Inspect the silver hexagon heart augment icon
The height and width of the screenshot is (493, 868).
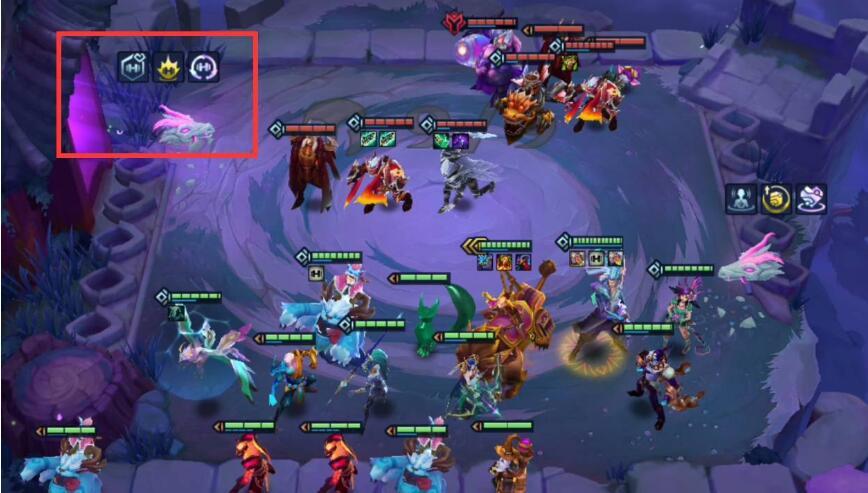pyautogui.click(x=134, y=67)
